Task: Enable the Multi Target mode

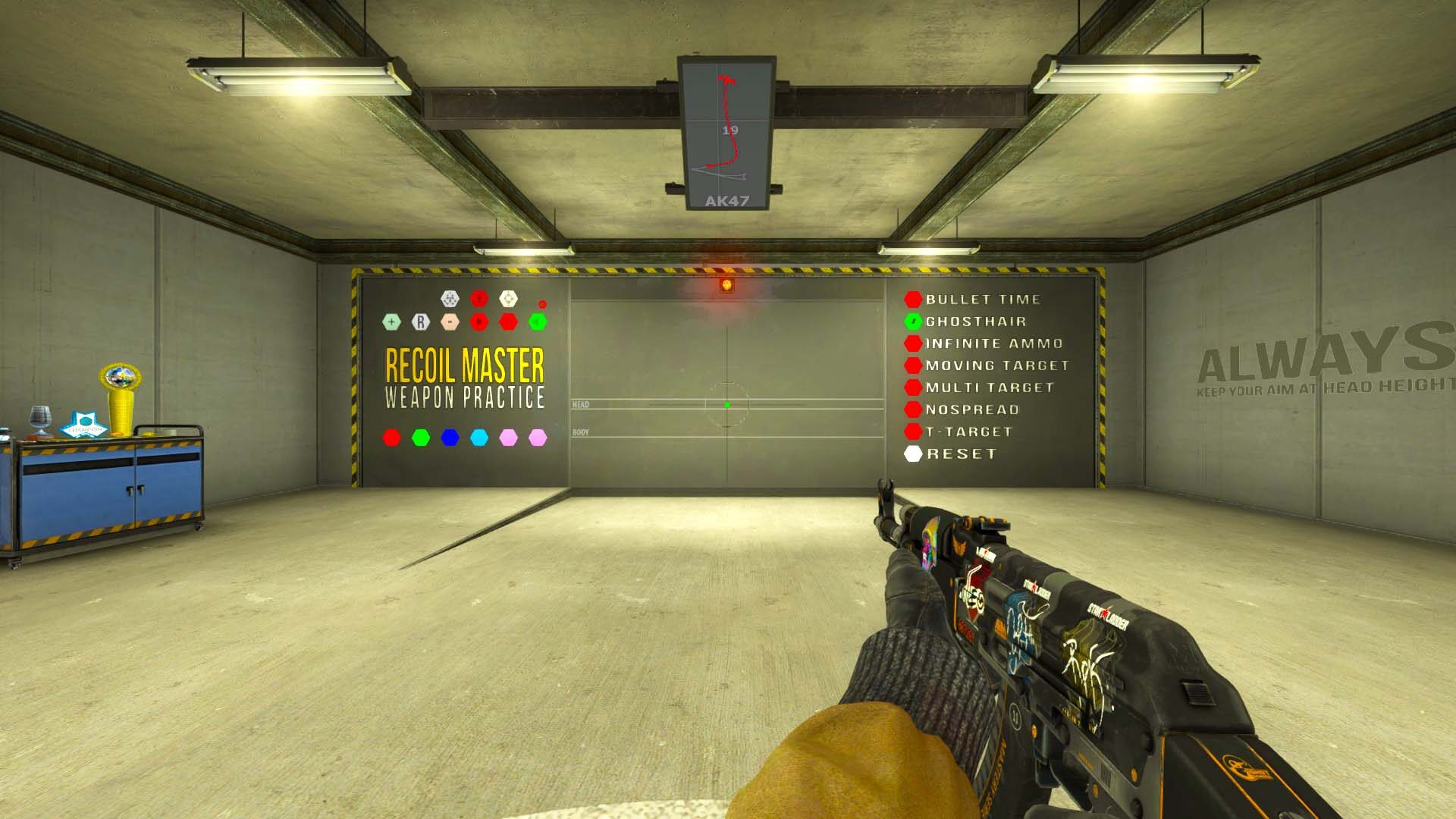Action: tap(913, 388)
